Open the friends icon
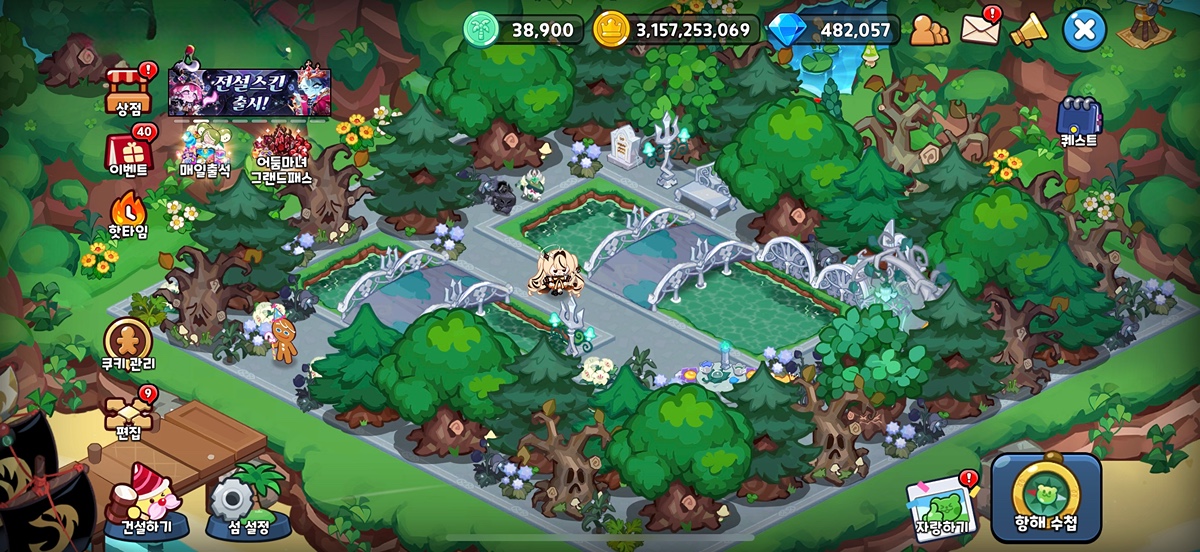1200x552 pixels. (x=929, y=30)
